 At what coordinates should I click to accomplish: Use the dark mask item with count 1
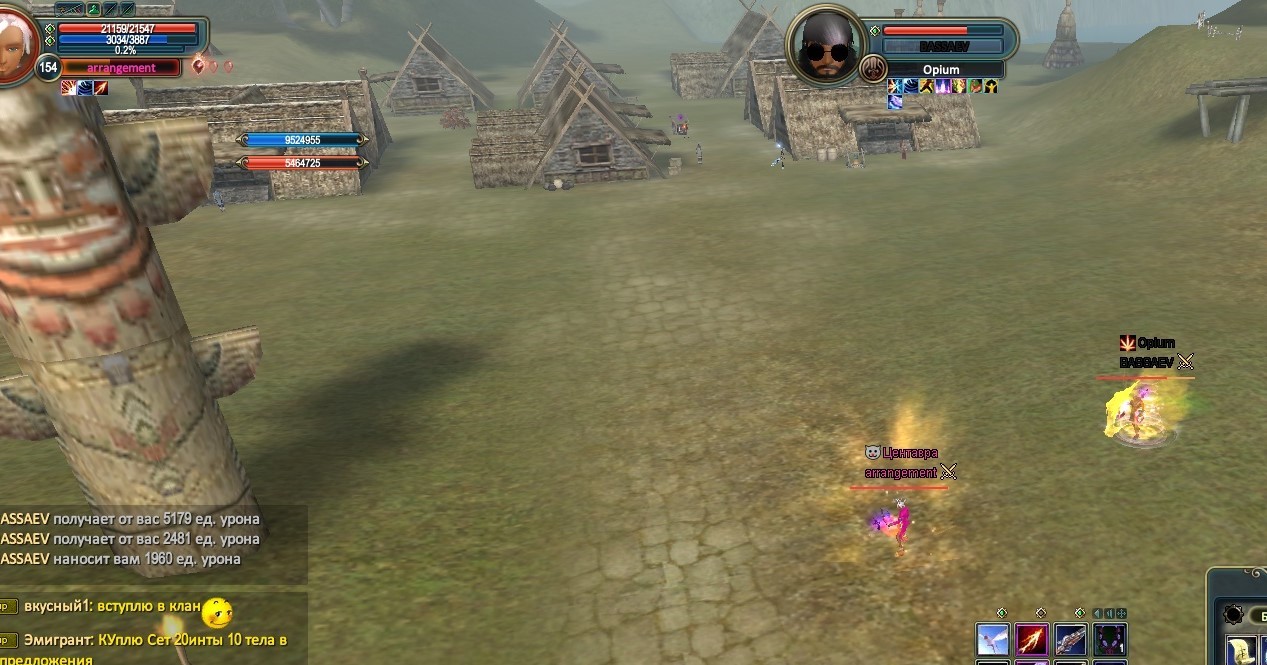(1110, 639)
